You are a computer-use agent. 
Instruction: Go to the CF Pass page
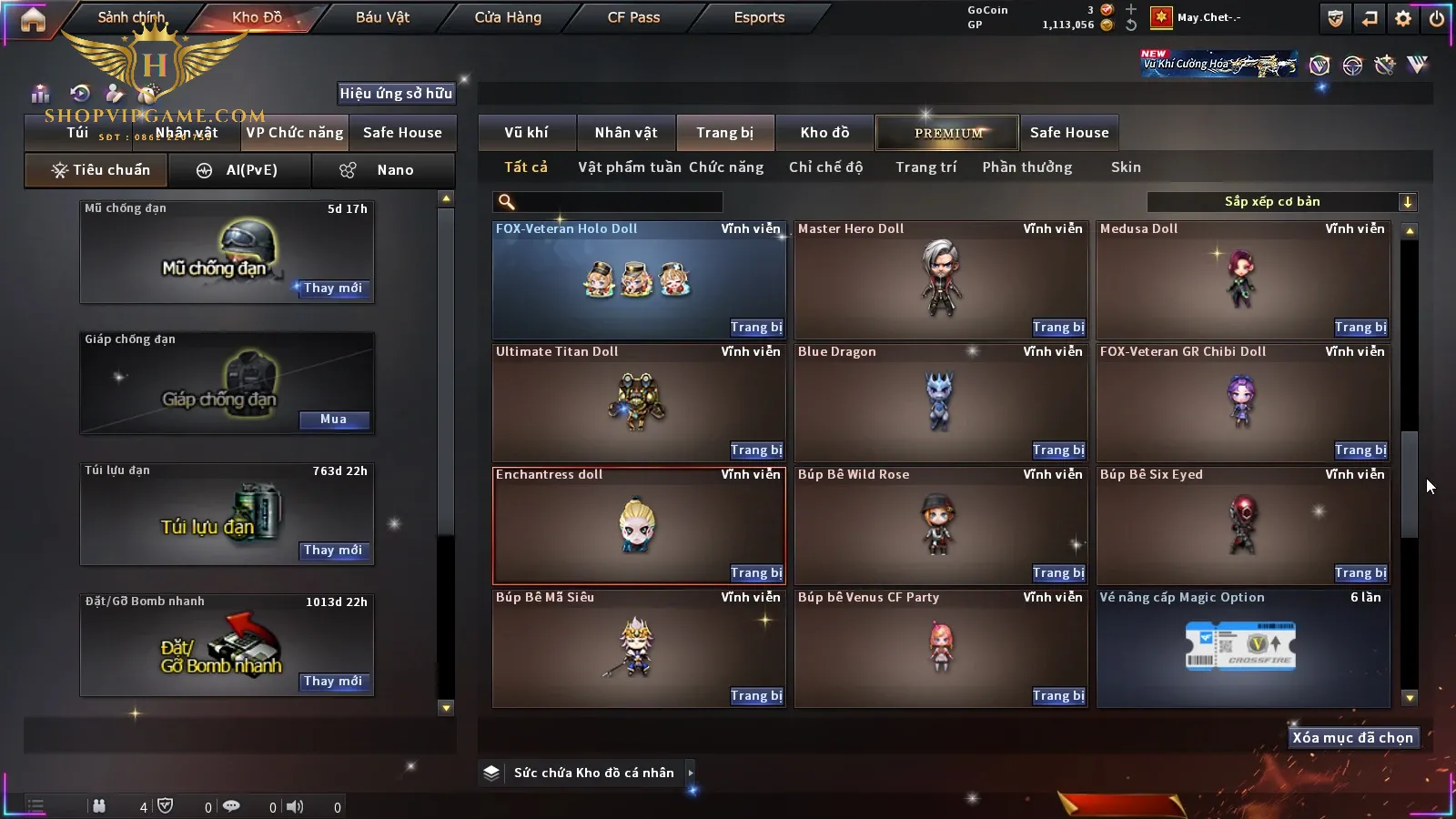coord(633,17)
